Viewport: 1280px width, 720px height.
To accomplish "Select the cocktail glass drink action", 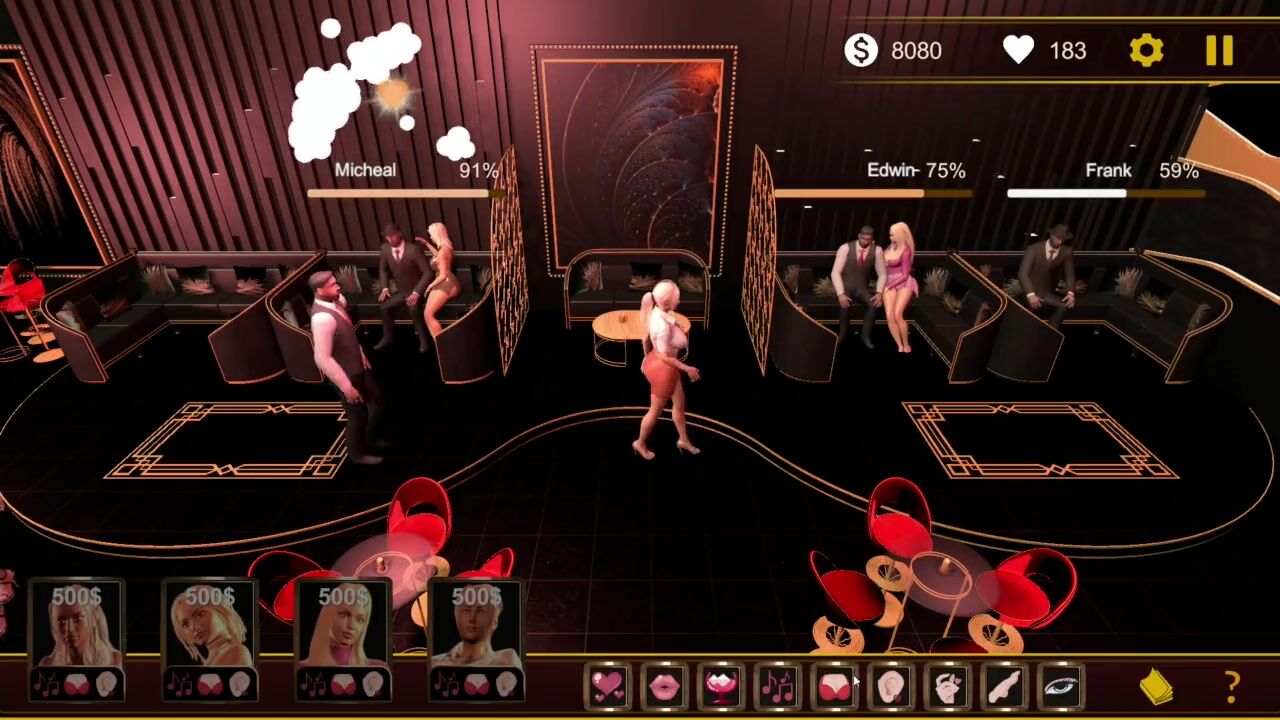I will [721, 686].
